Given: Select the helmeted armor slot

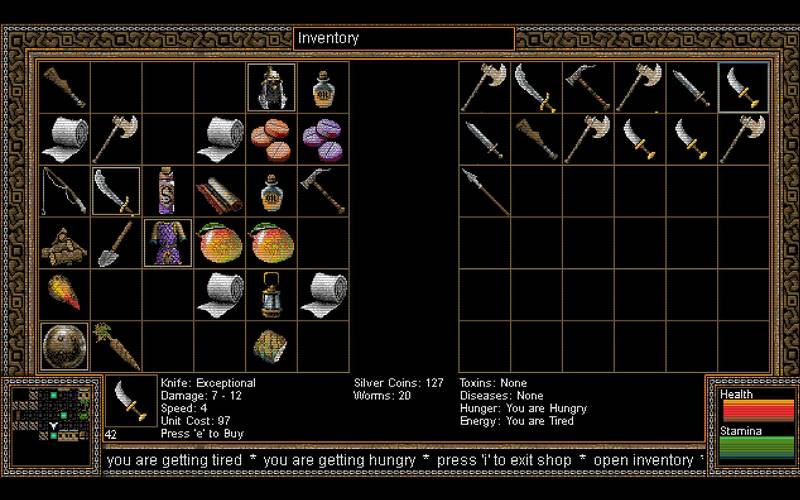Looking at the screenshot, I should 271,88.
